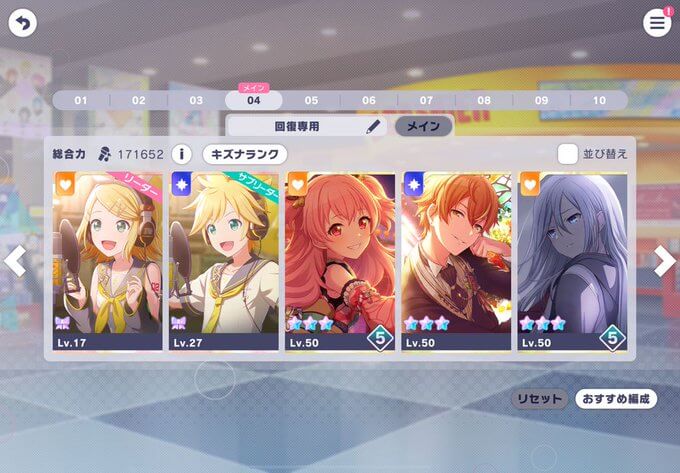Screen dimensions: 680x473
Task: Click the リセット button
Action: coord(539,398)
